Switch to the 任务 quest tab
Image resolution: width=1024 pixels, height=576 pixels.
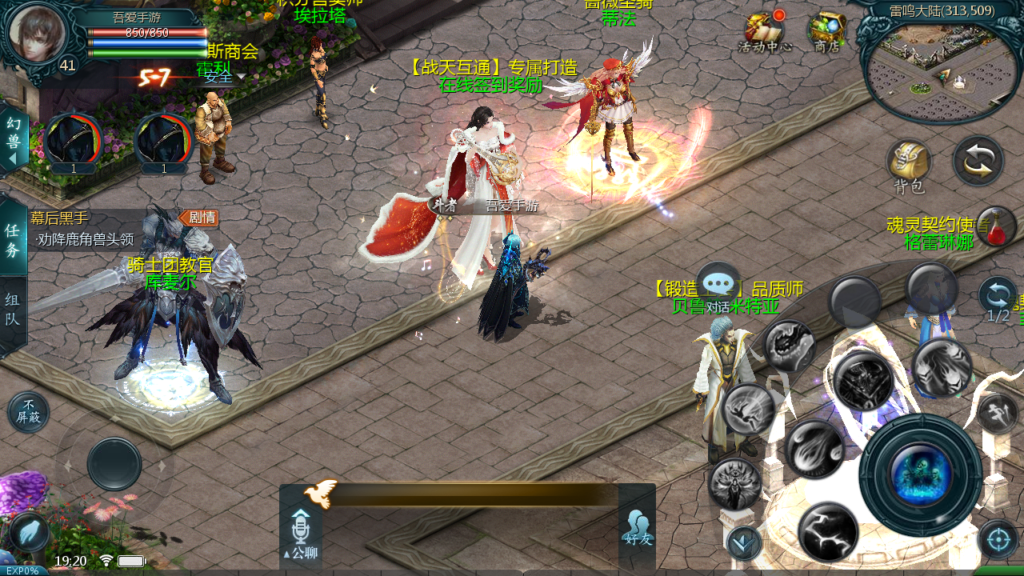(x=13, y=240)
